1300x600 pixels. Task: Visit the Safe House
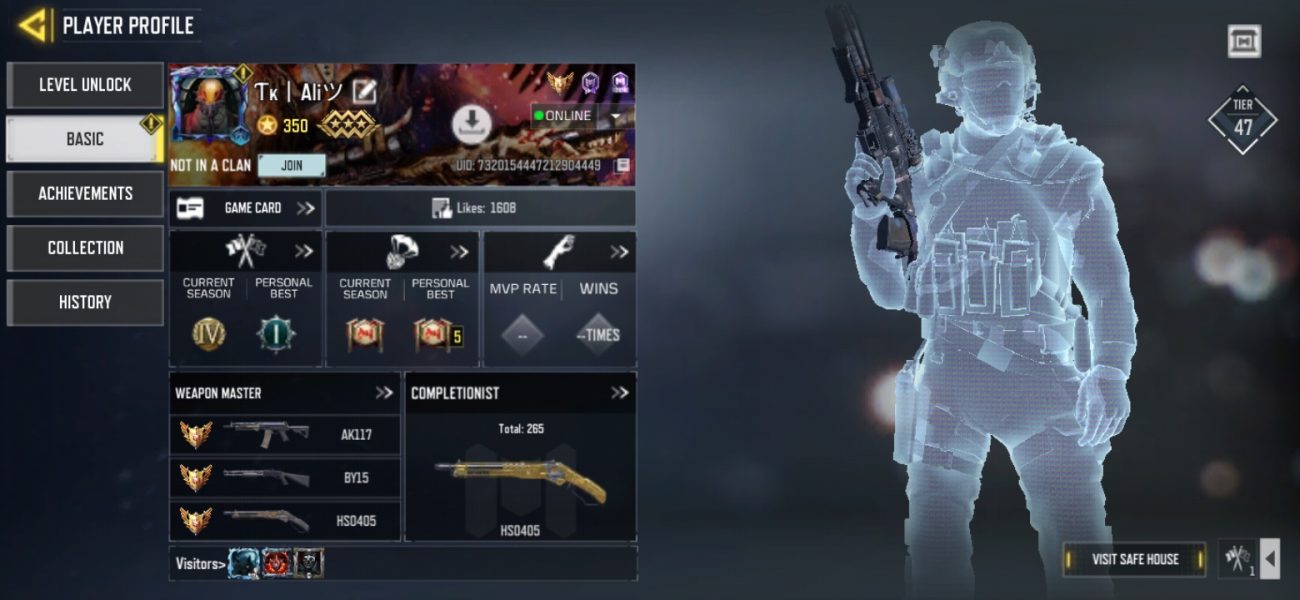tap(1134, 559)
